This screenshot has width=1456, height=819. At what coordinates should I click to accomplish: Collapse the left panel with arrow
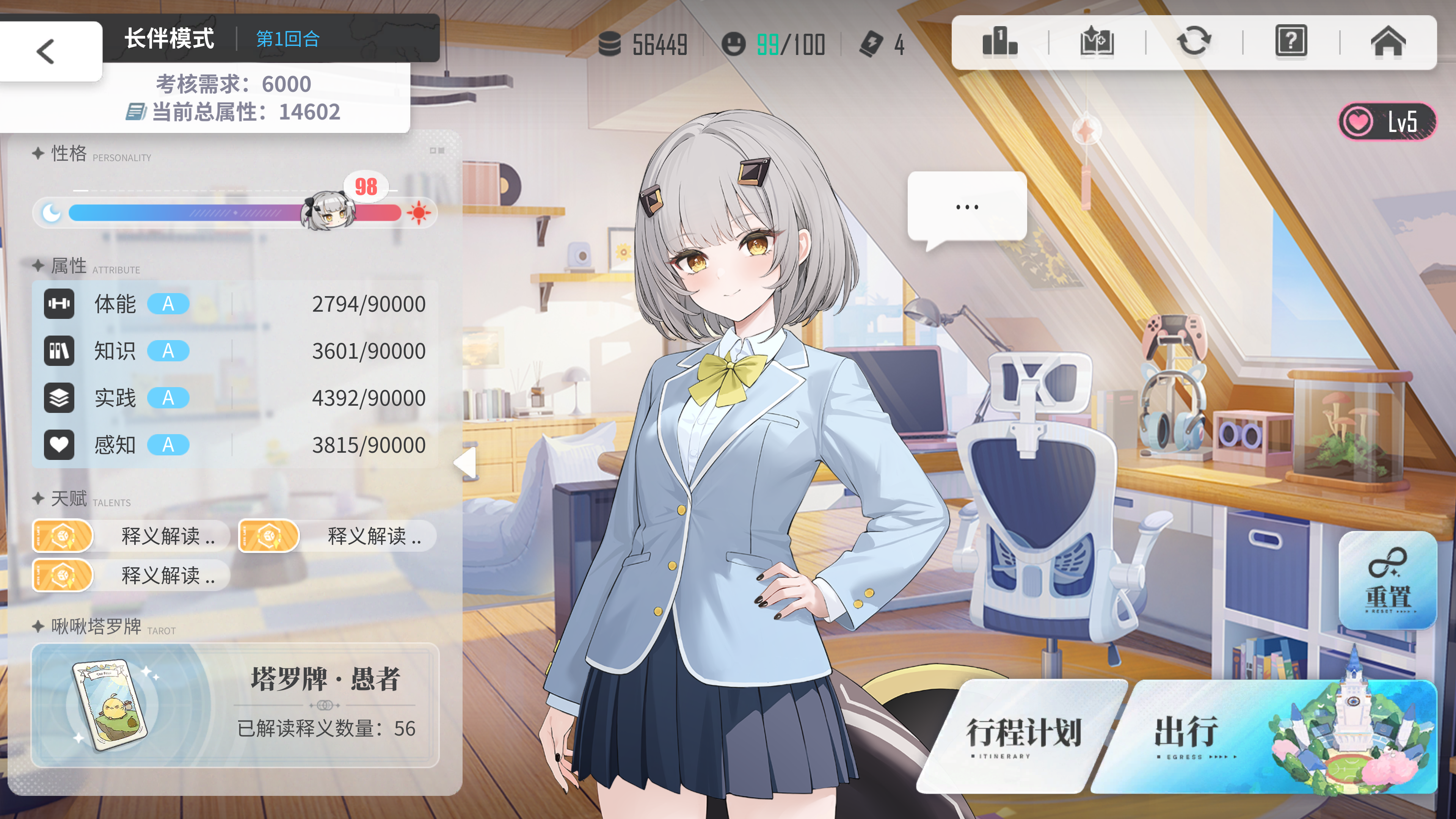[466, 463]
